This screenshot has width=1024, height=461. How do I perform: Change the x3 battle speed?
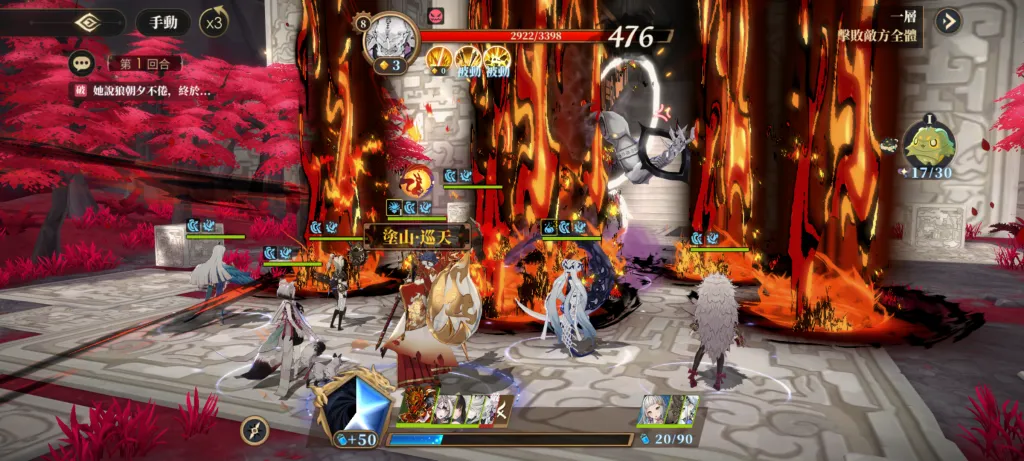pyautogui.click(x=212, y=21)
